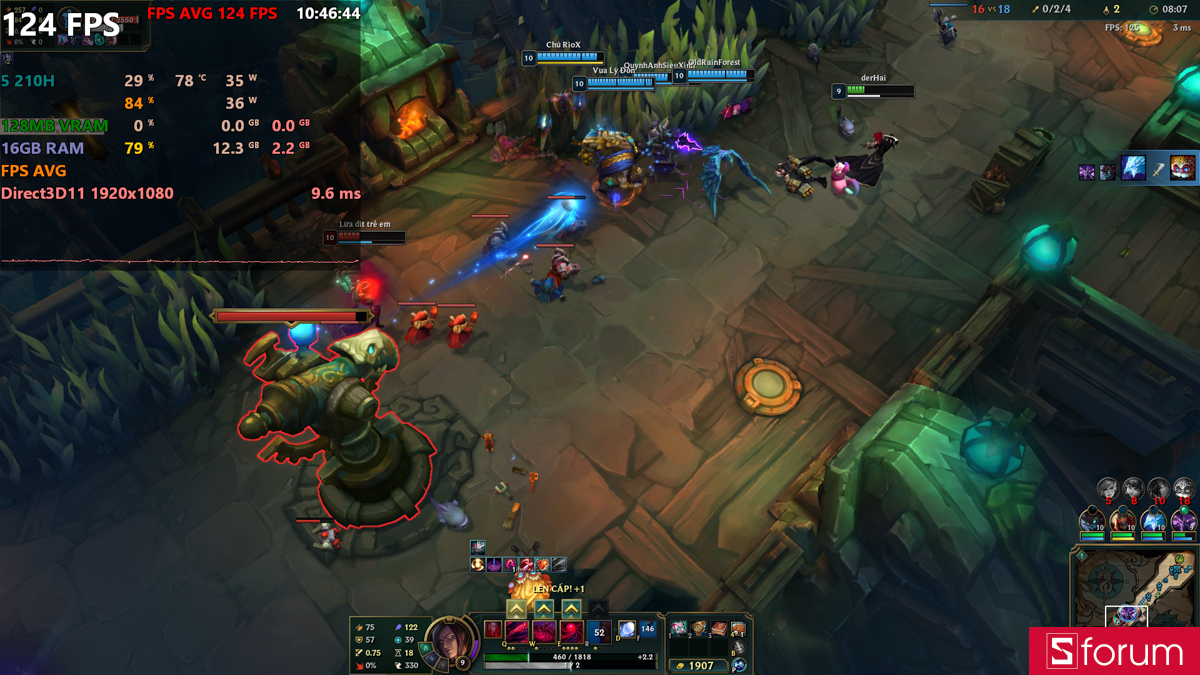Click the champion passive icon beside Q

[493, 629]
